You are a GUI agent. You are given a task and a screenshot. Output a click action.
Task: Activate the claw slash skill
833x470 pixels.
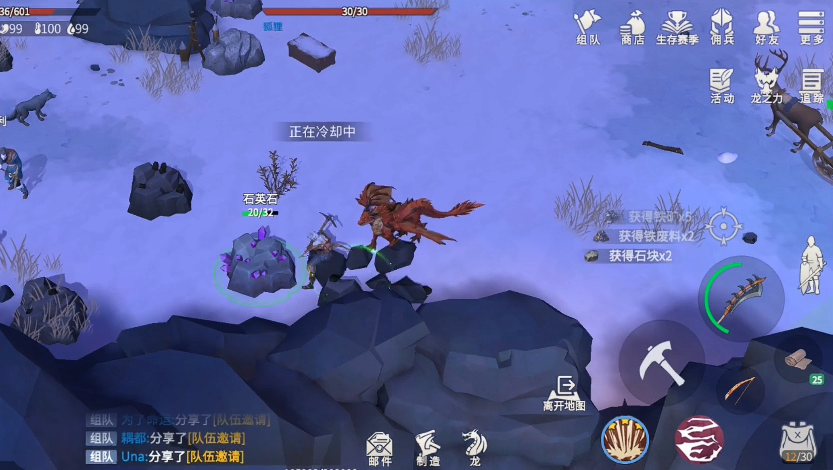click(625, 439)
